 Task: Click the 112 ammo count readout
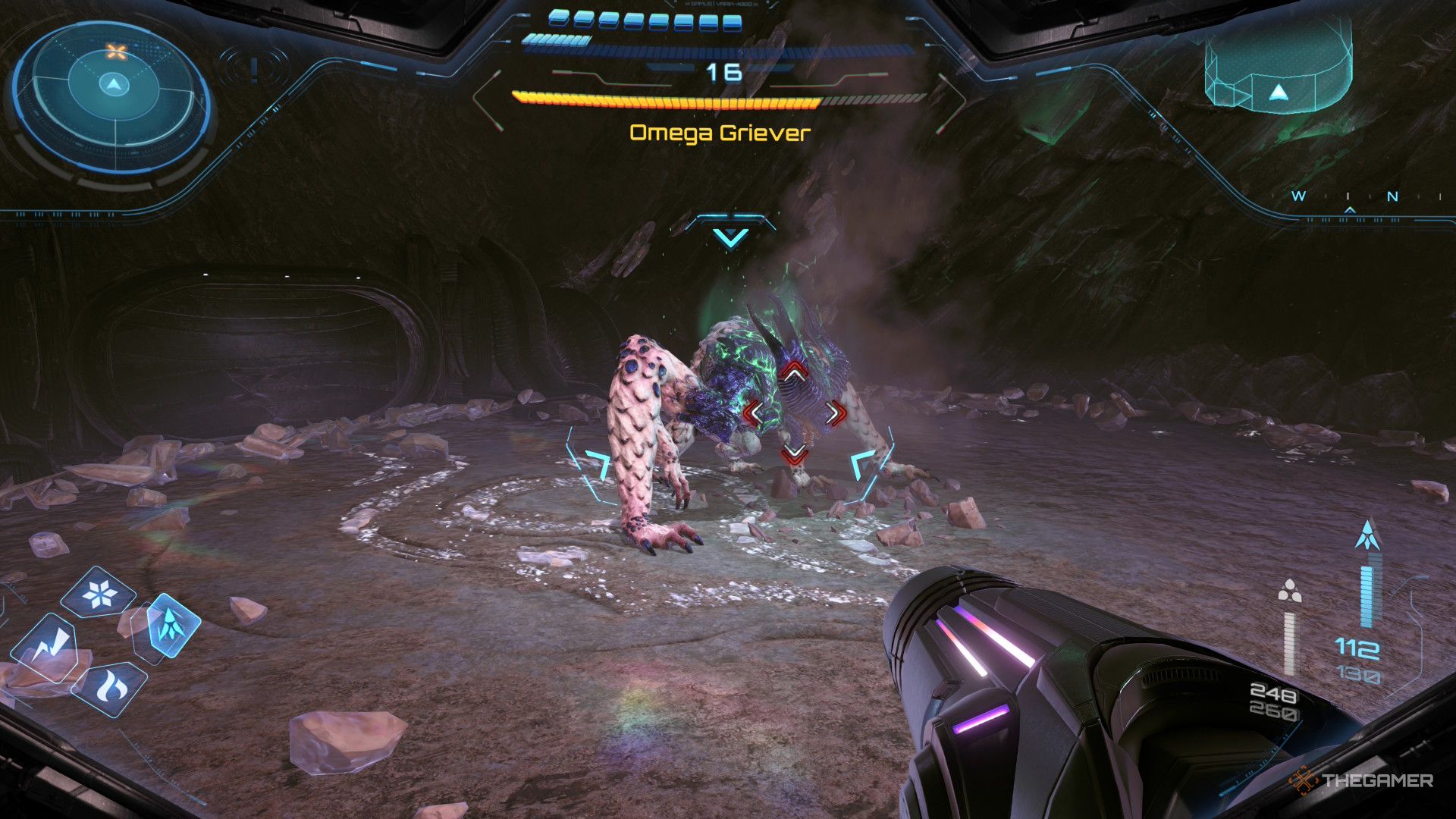tap(1357, 648)
